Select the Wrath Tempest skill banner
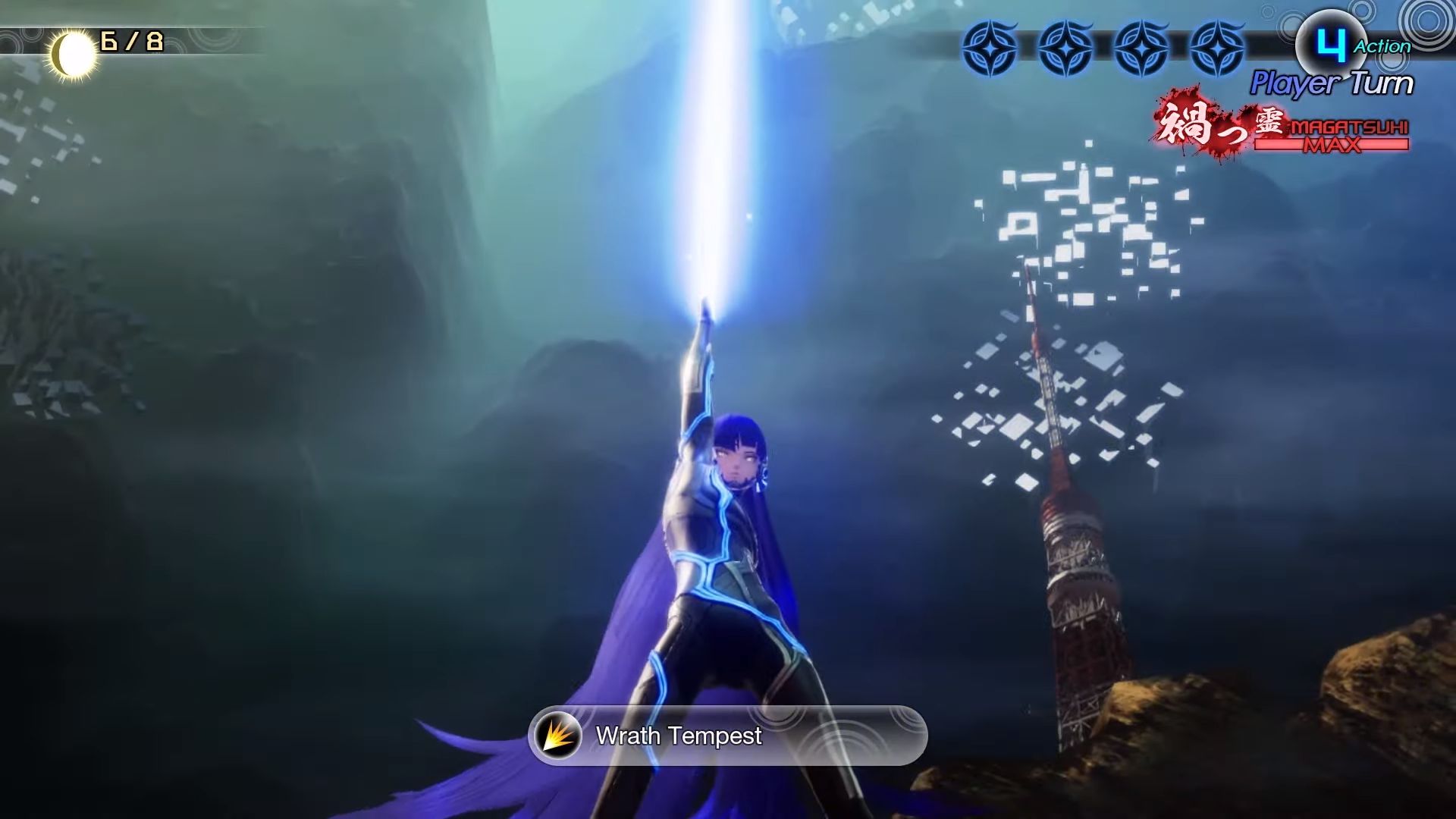 (726, 736)
